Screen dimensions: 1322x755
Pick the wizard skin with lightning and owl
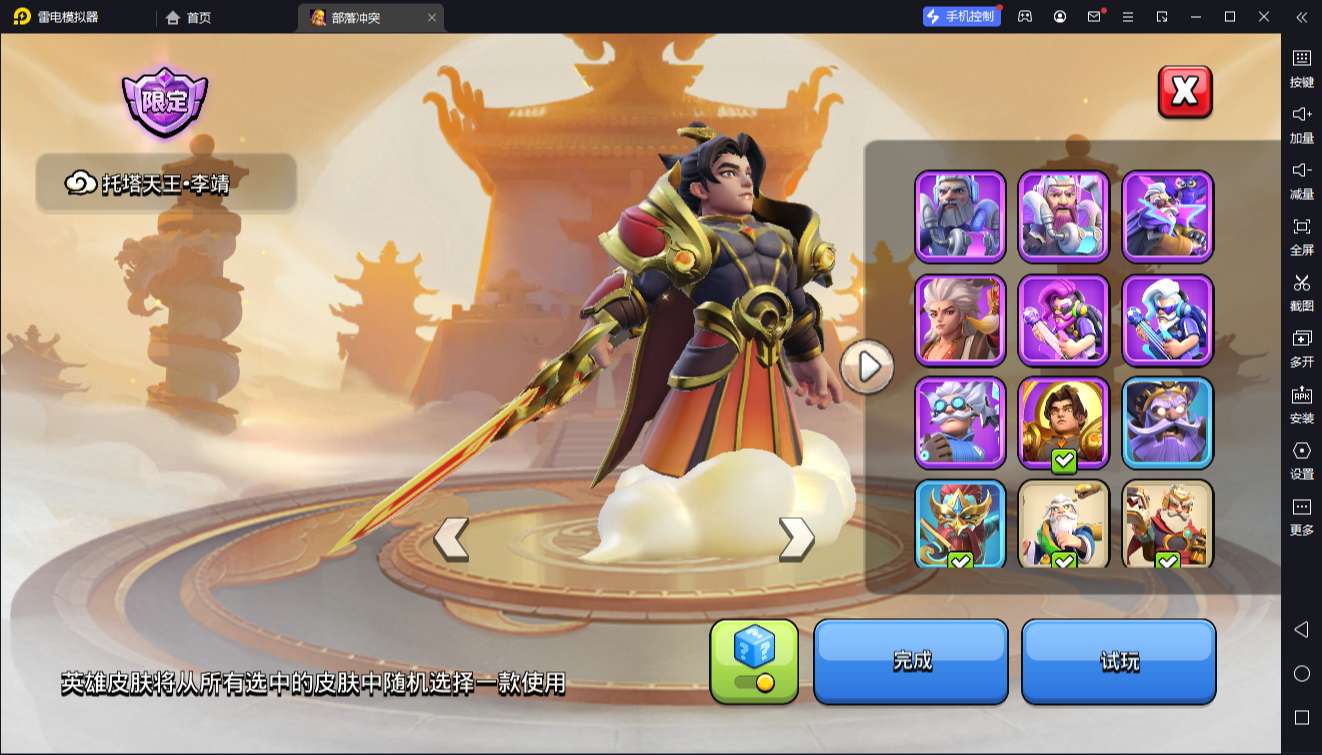[x=1168, y=216]
